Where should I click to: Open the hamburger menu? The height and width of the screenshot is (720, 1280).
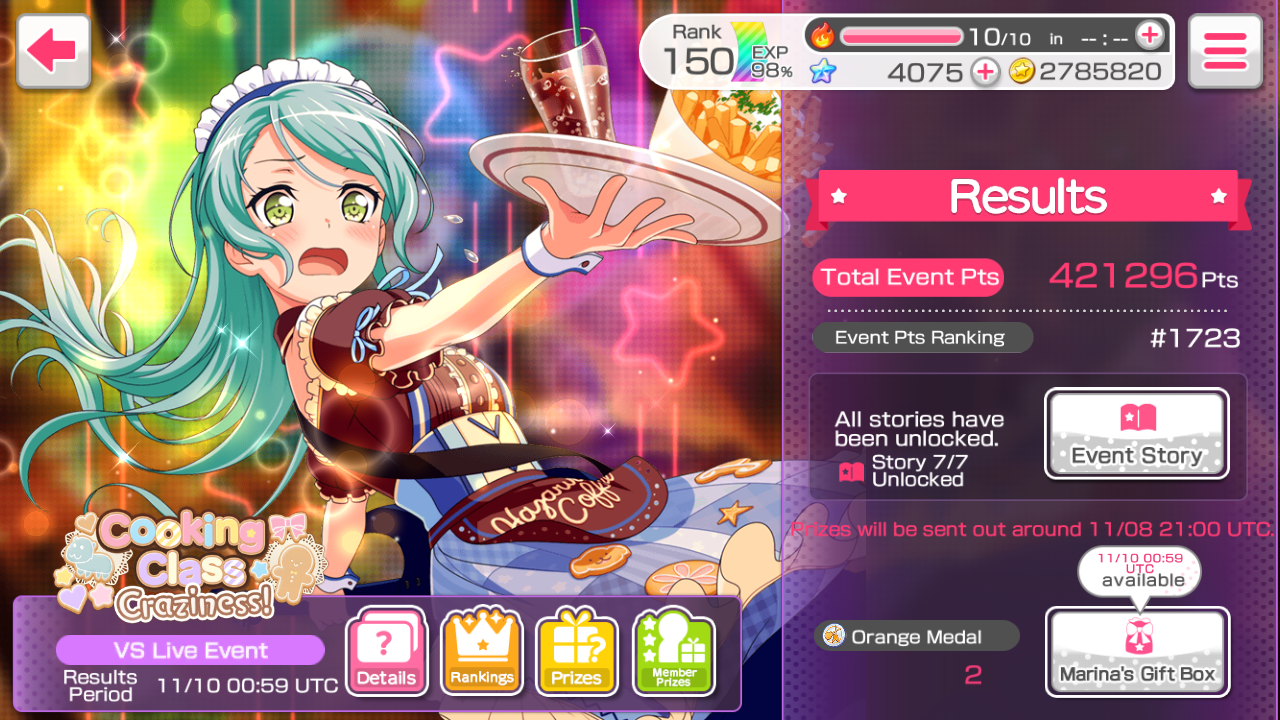click(1225, 50)
